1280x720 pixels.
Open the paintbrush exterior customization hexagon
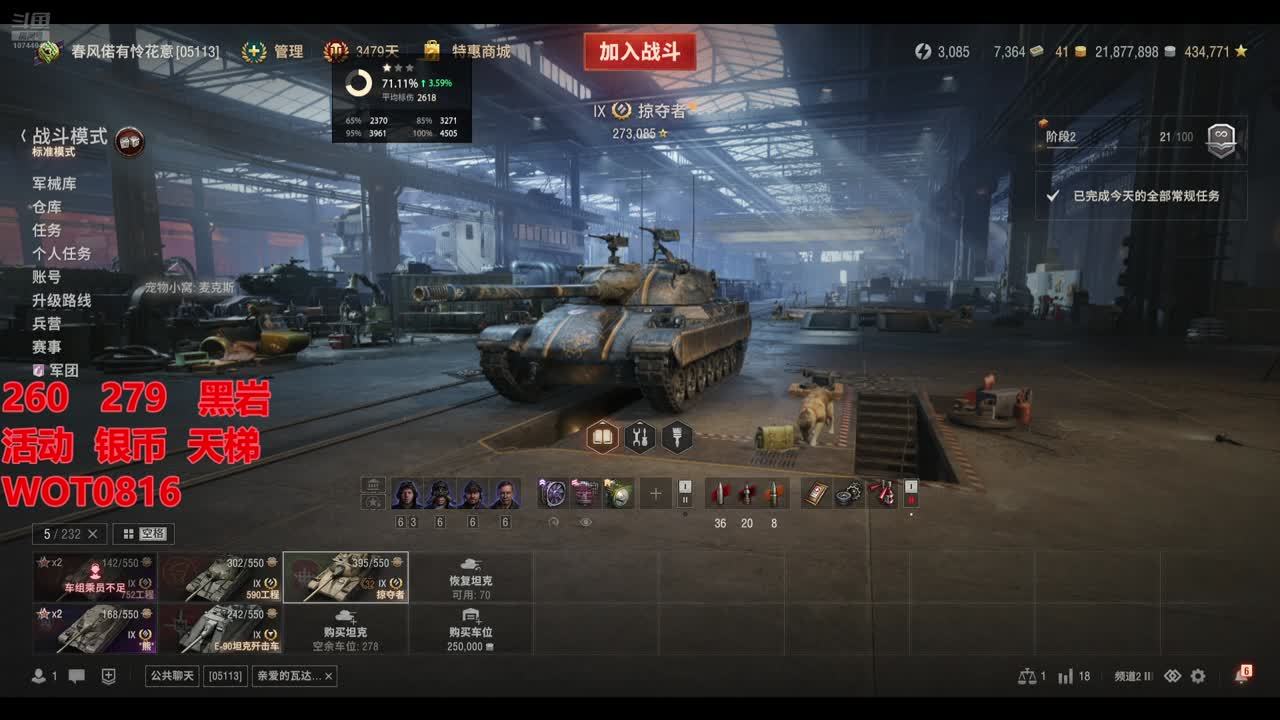pos(677,437)
